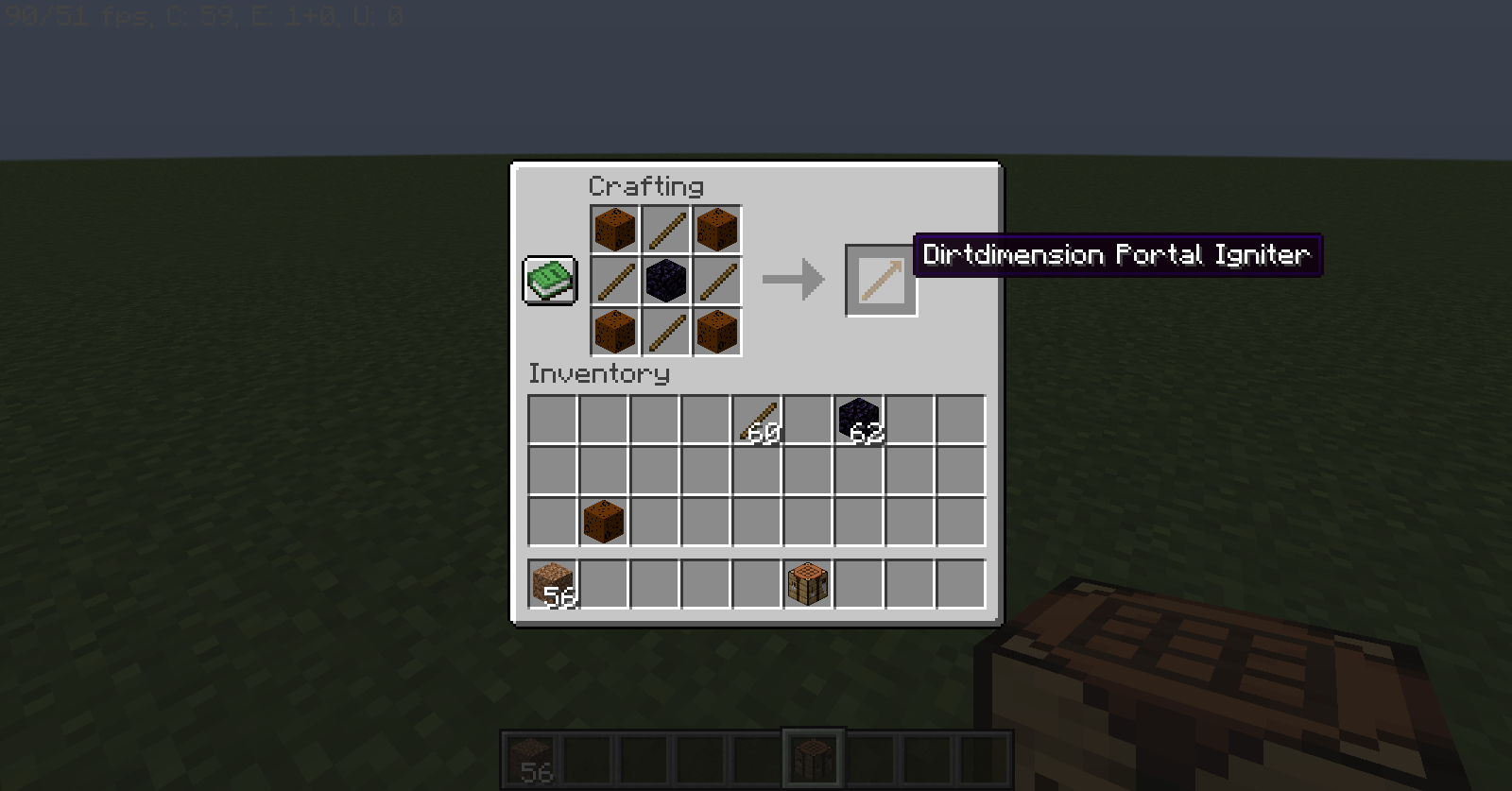Viewport: 1512px width, 791px height.
Task: Click the dirt stack in the first hotbar slot
Action: pyautogui.click(x=532, y=757)
